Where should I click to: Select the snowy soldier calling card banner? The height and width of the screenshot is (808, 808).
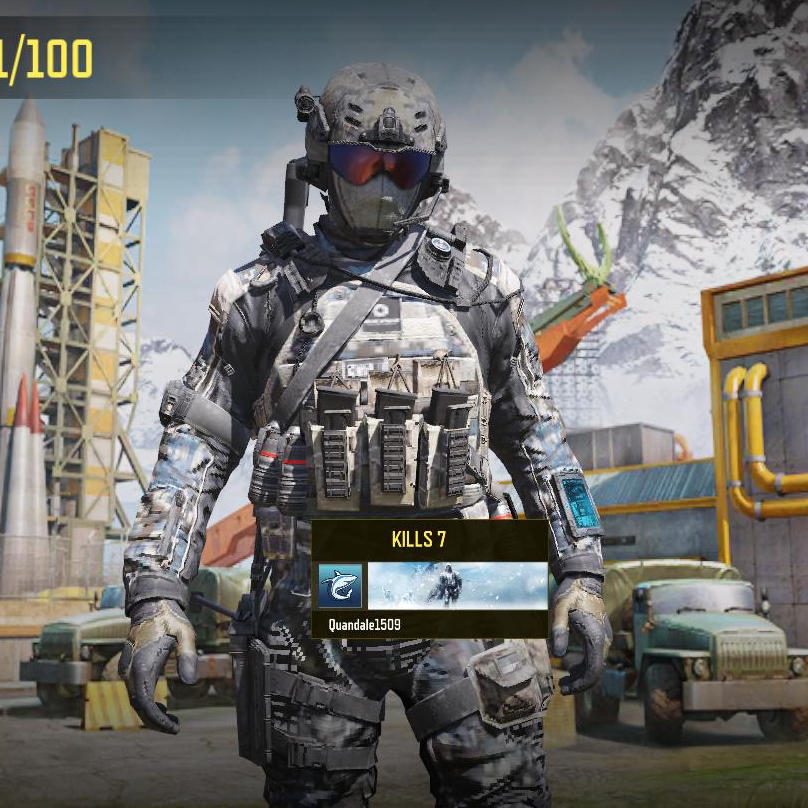click(x=457, y=586)
